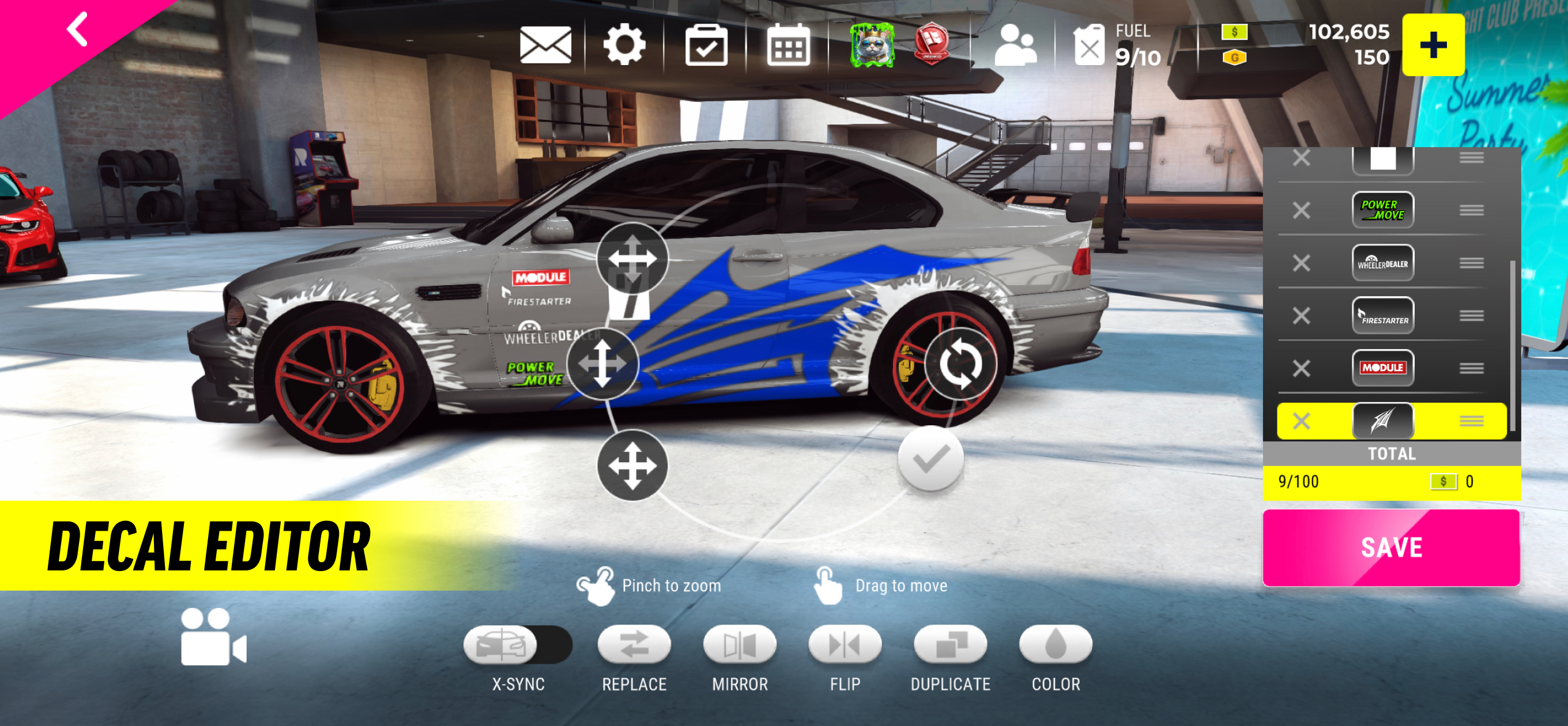Open the tasks checklist icon
Screen dimensions: 1568x726
pyautogui.click(x=706, y=44)
